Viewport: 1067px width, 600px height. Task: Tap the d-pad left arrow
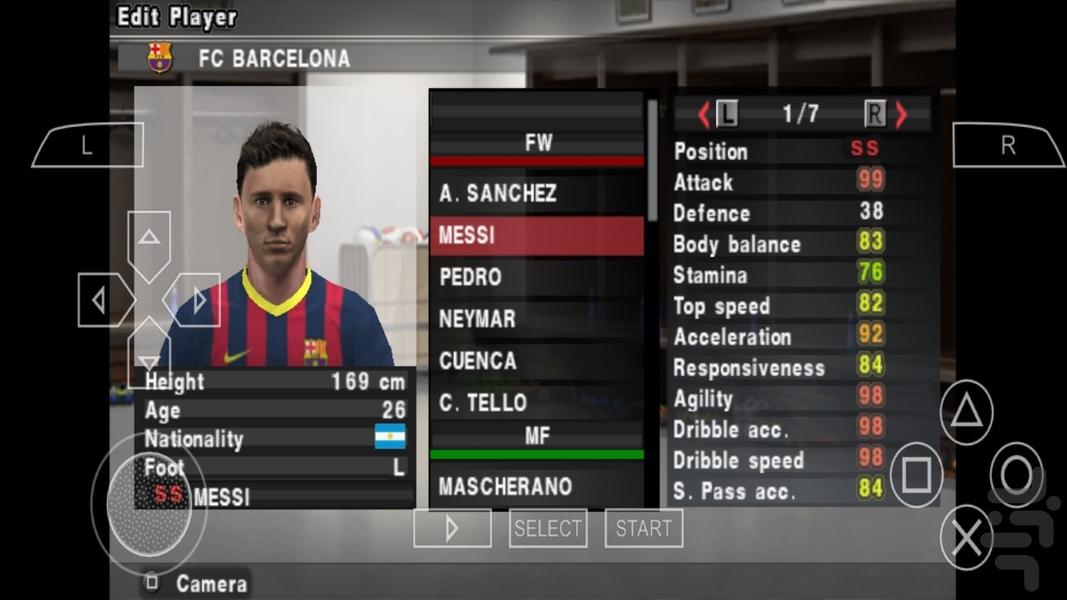coord(101,300)
